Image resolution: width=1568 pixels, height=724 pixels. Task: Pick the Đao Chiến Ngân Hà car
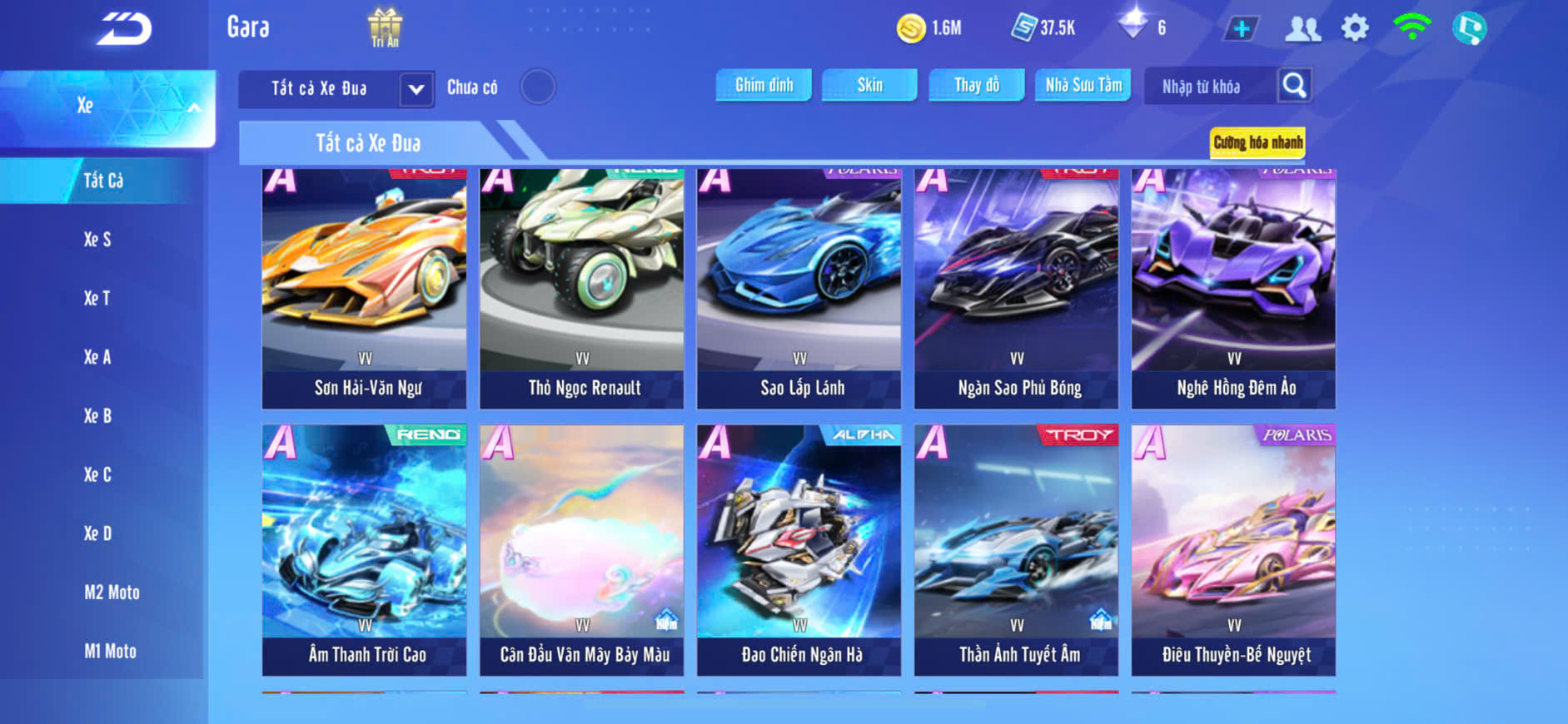point(799,549)
